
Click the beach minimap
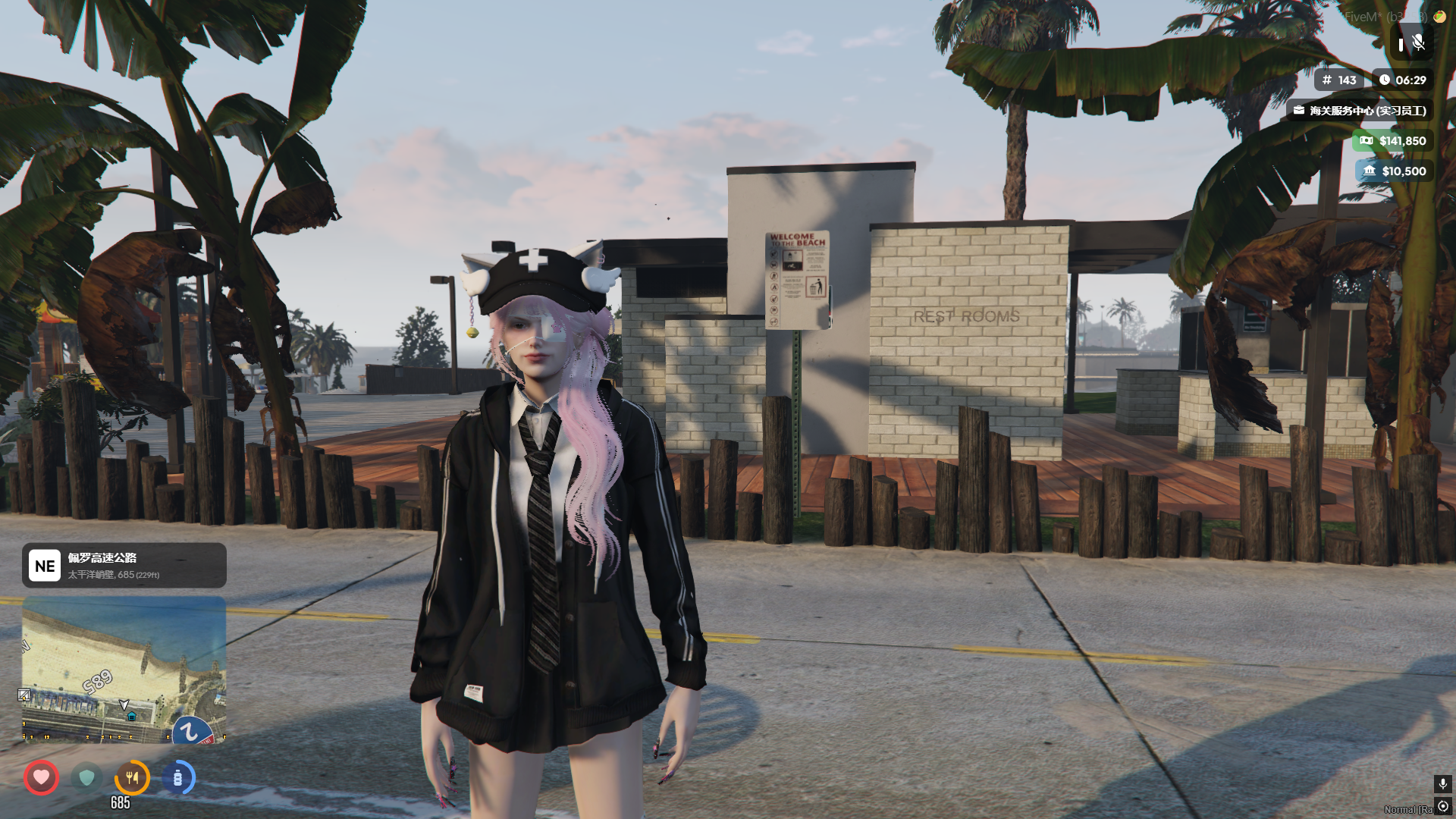124,669
